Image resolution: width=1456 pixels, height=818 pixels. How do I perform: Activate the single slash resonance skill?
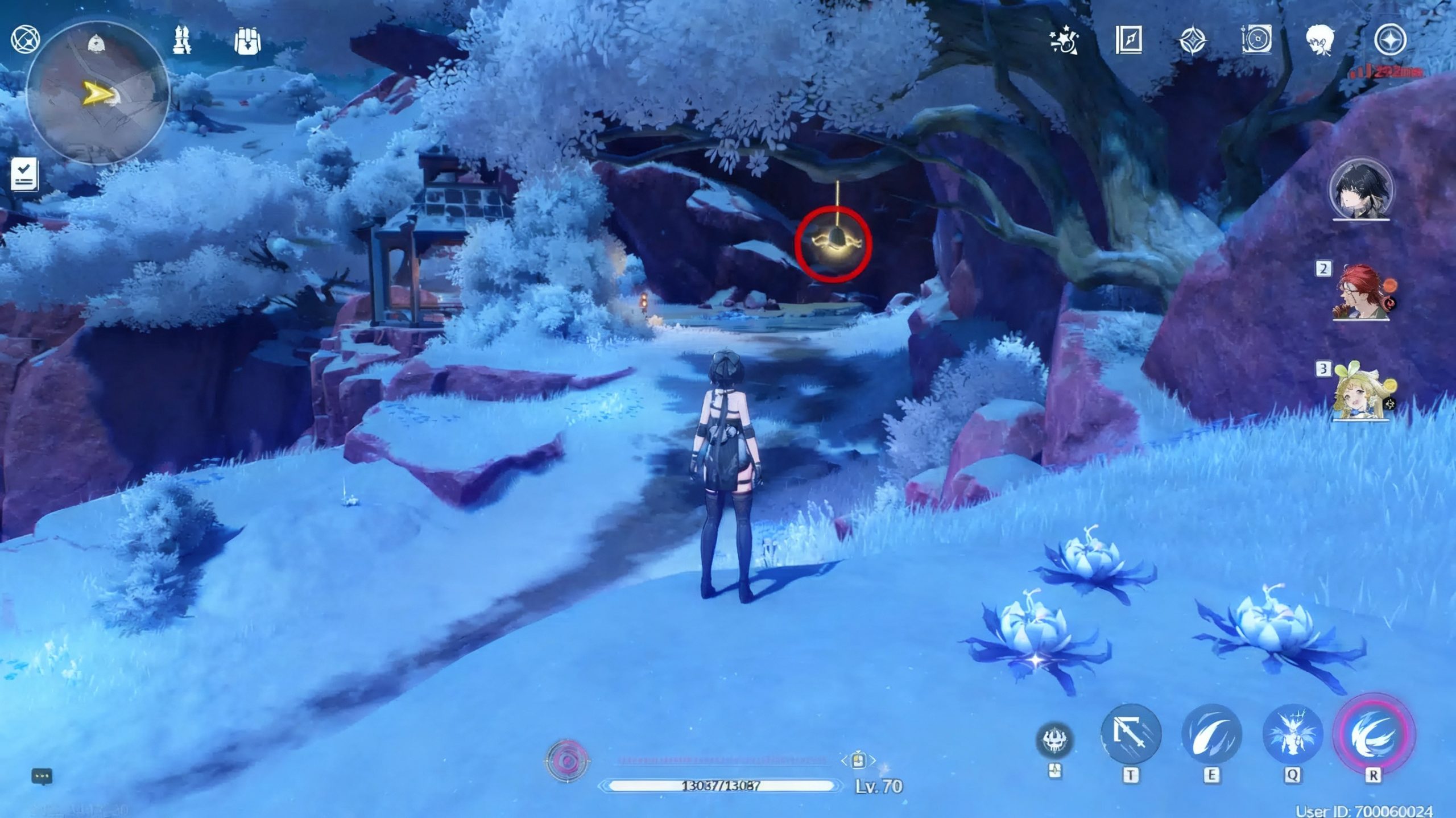coord(1211,734)
